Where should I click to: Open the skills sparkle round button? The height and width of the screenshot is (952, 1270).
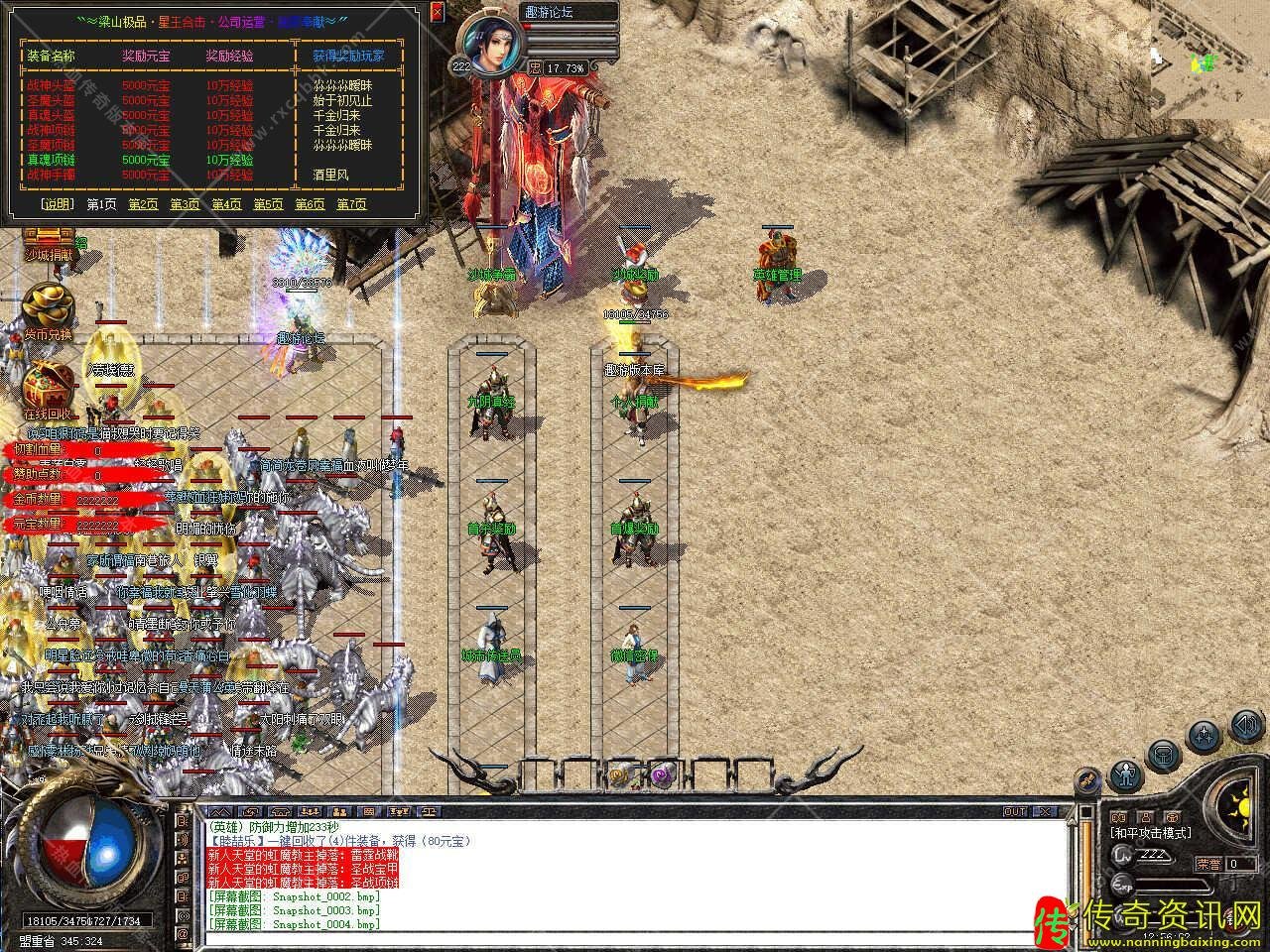pyautogui.click(x=1205, y=736)
